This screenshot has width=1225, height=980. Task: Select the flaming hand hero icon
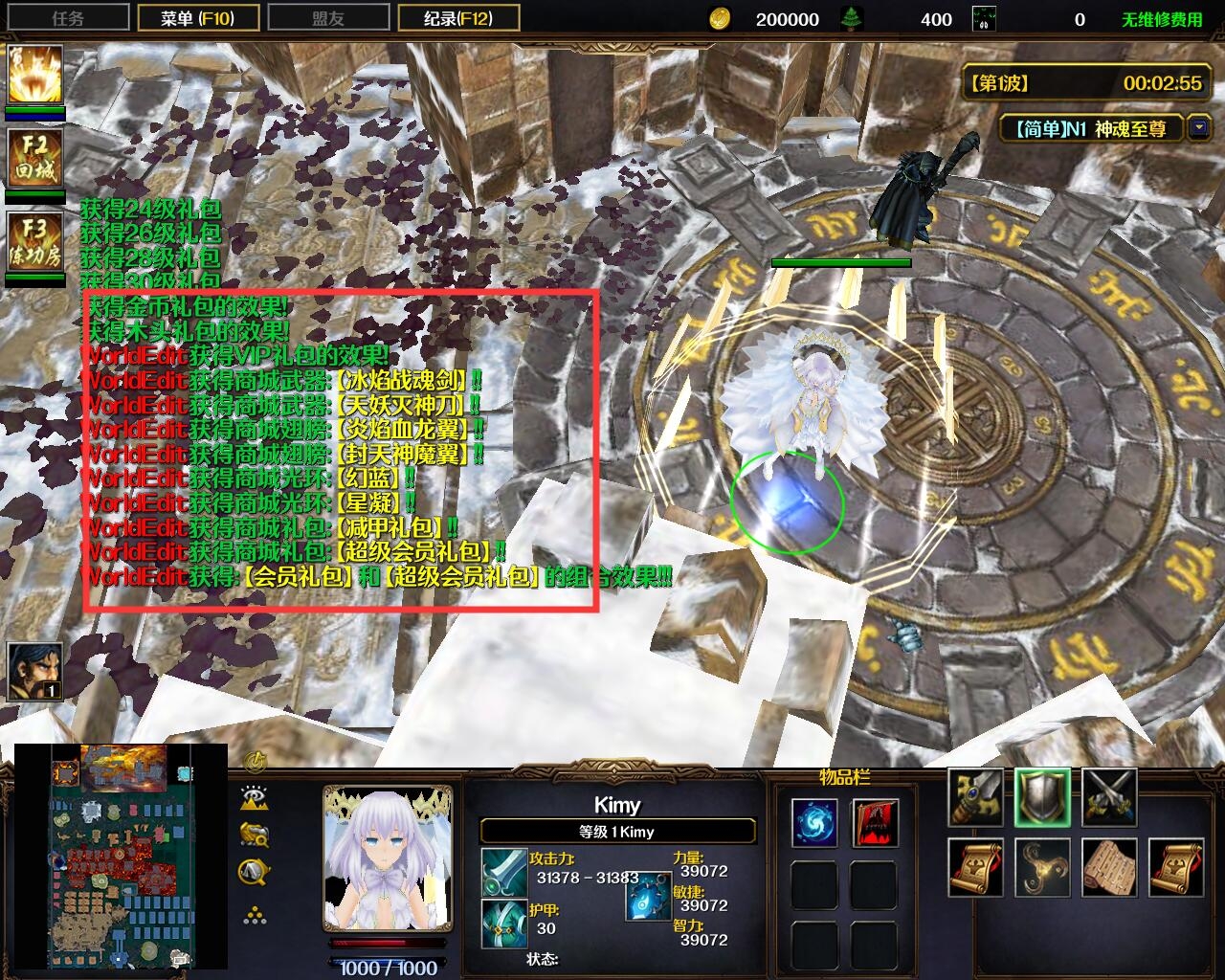coord(35,74)
